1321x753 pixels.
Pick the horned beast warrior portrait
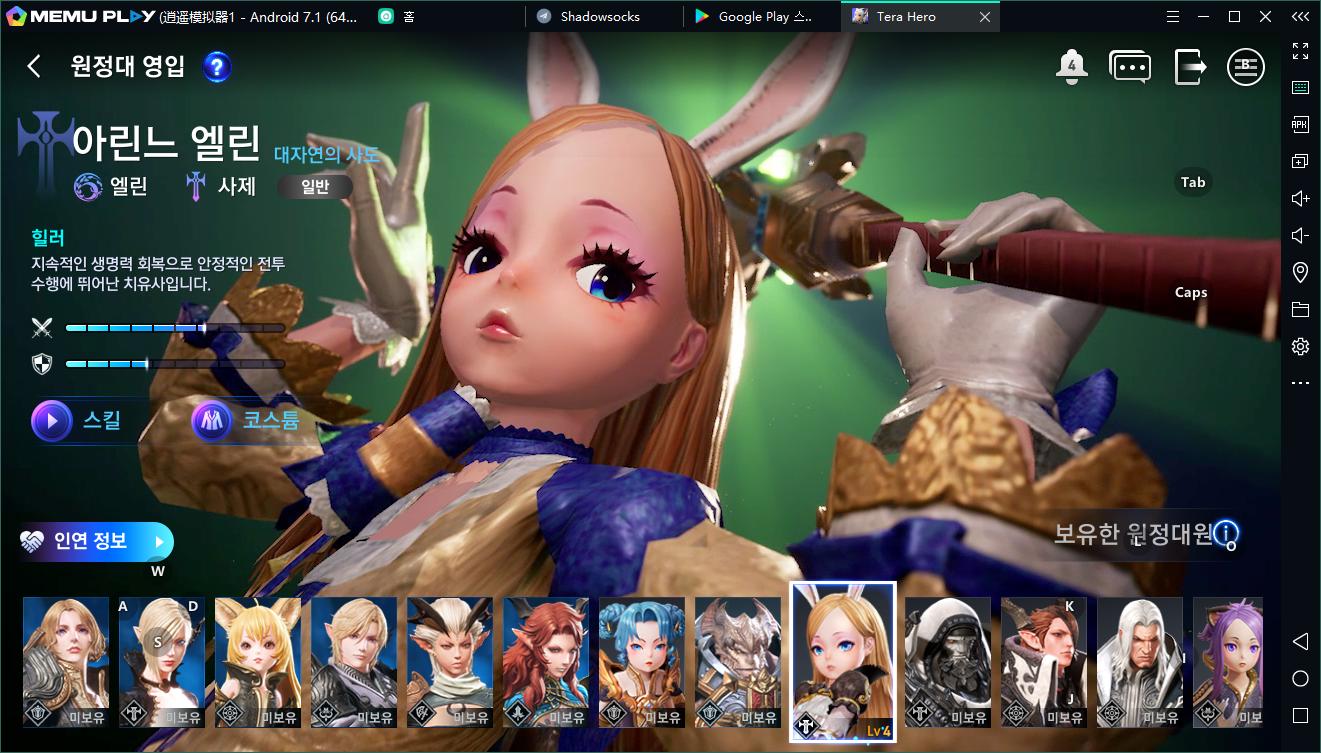[x=738, y=662]
